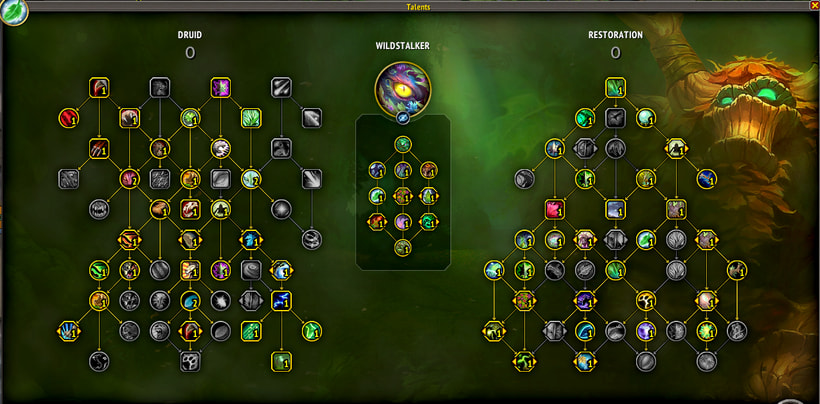
Task: Choose the bottommost node of Wildstalker tree
Action: pyautogui.click(x=403, y=247)
